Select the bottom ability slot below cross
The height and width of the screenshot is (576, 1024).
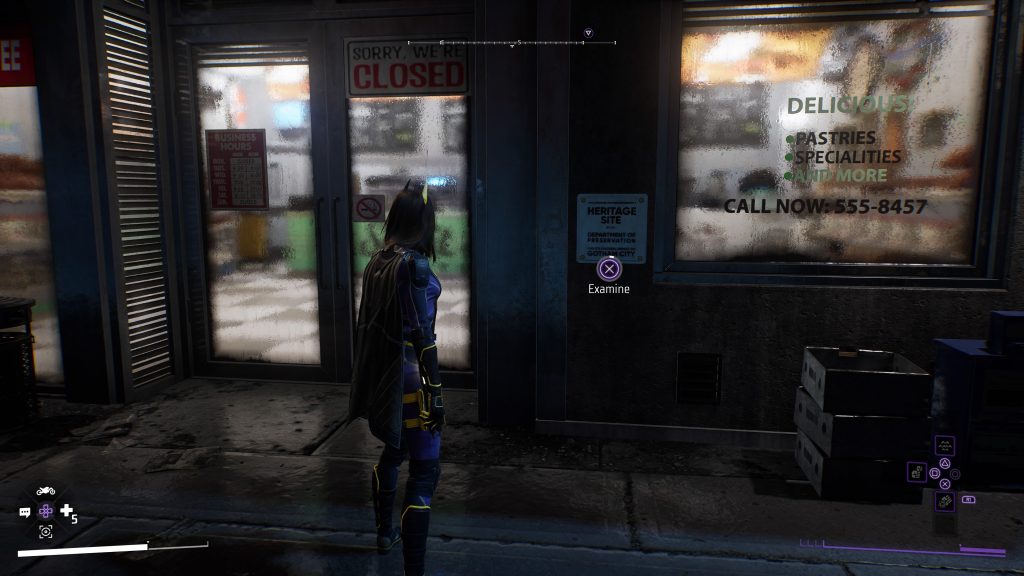pos(944,500)
